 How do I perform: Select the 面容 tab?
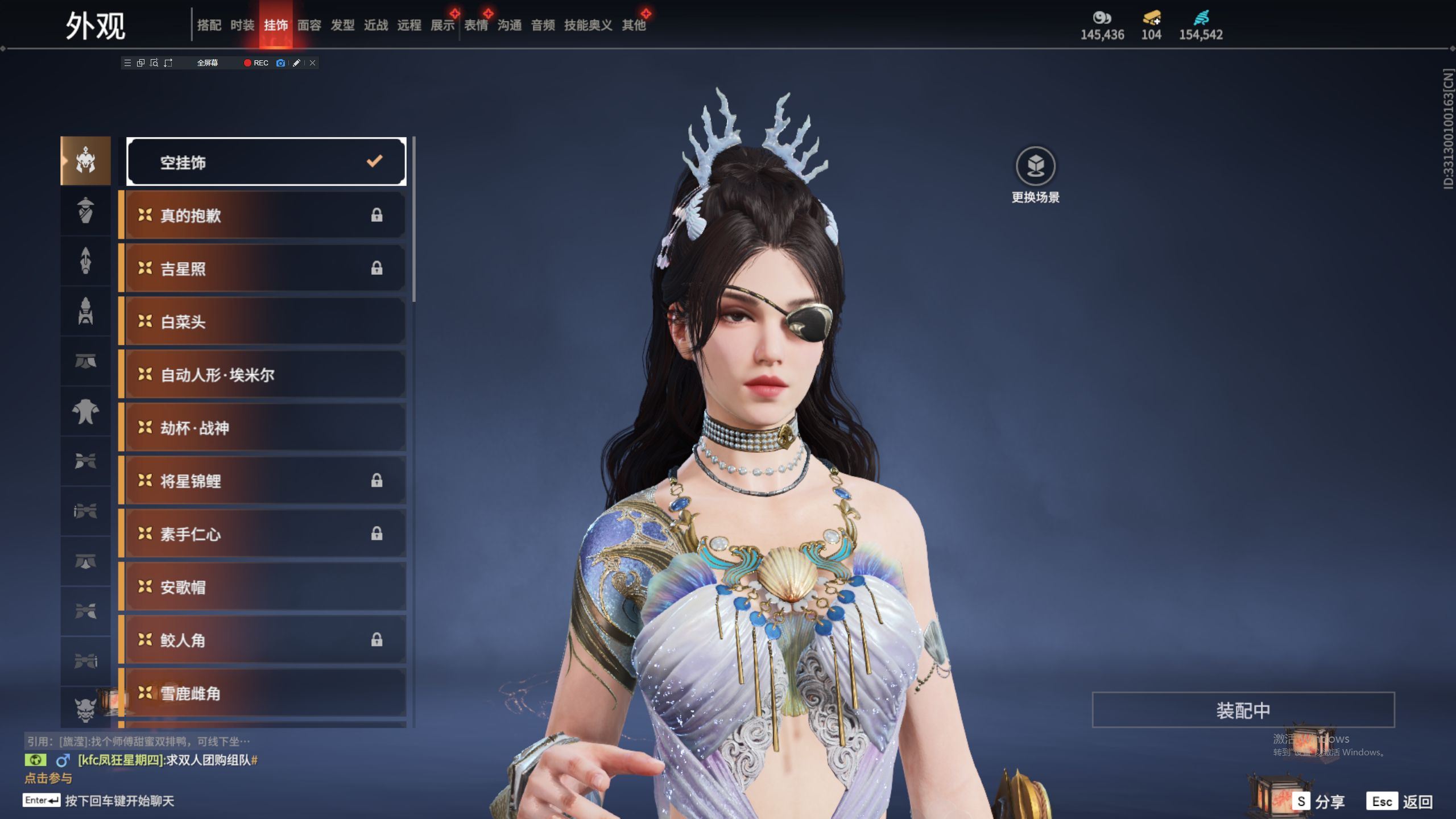click(x=309, y=25)
